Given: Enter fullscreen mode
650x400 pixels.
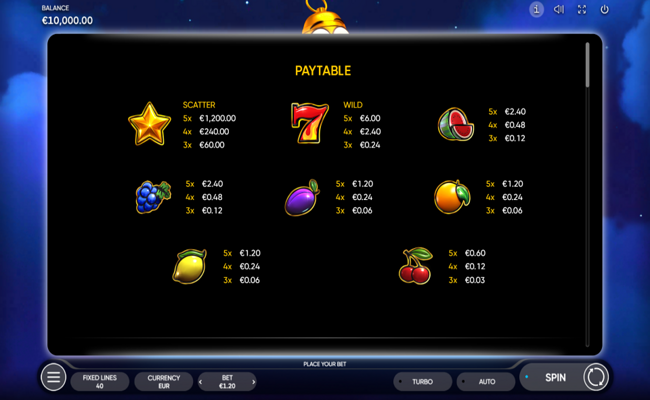Looking at the screenshot, I should click(x=582, y=10).
